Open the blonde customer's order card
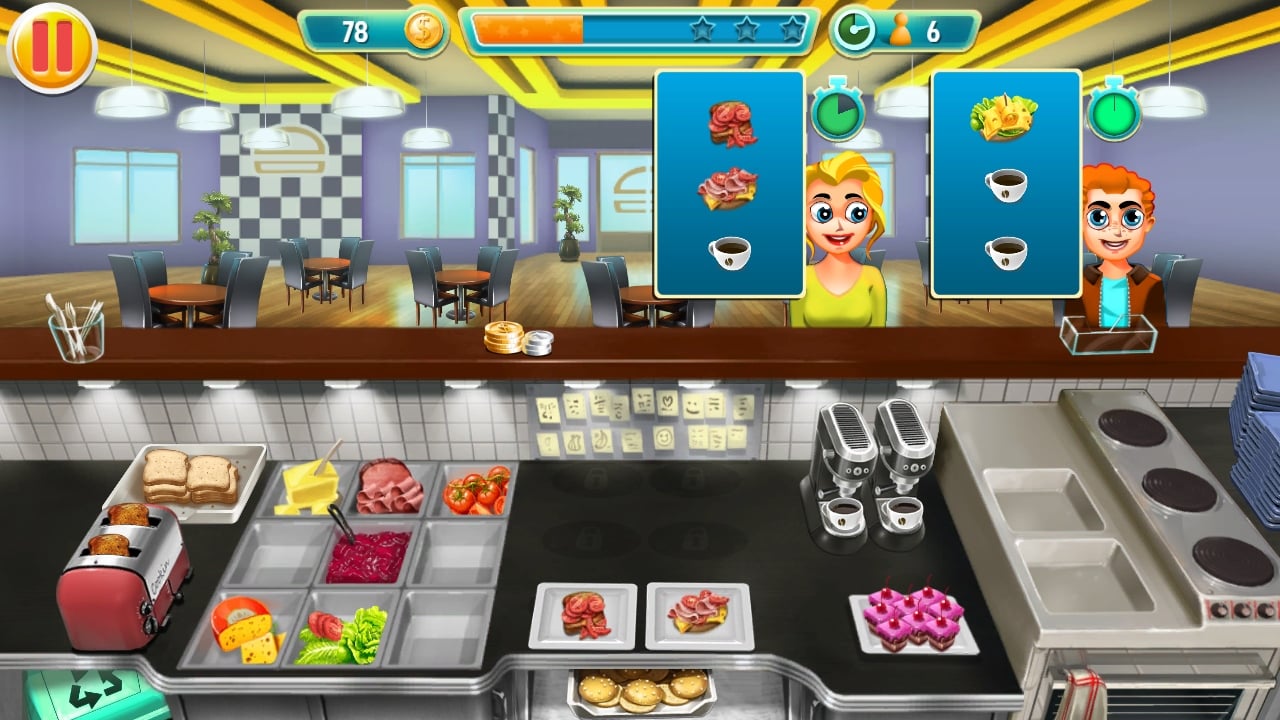Image resolution: width=1280 pixels, height=720 pixels. (x=731, y=185)
